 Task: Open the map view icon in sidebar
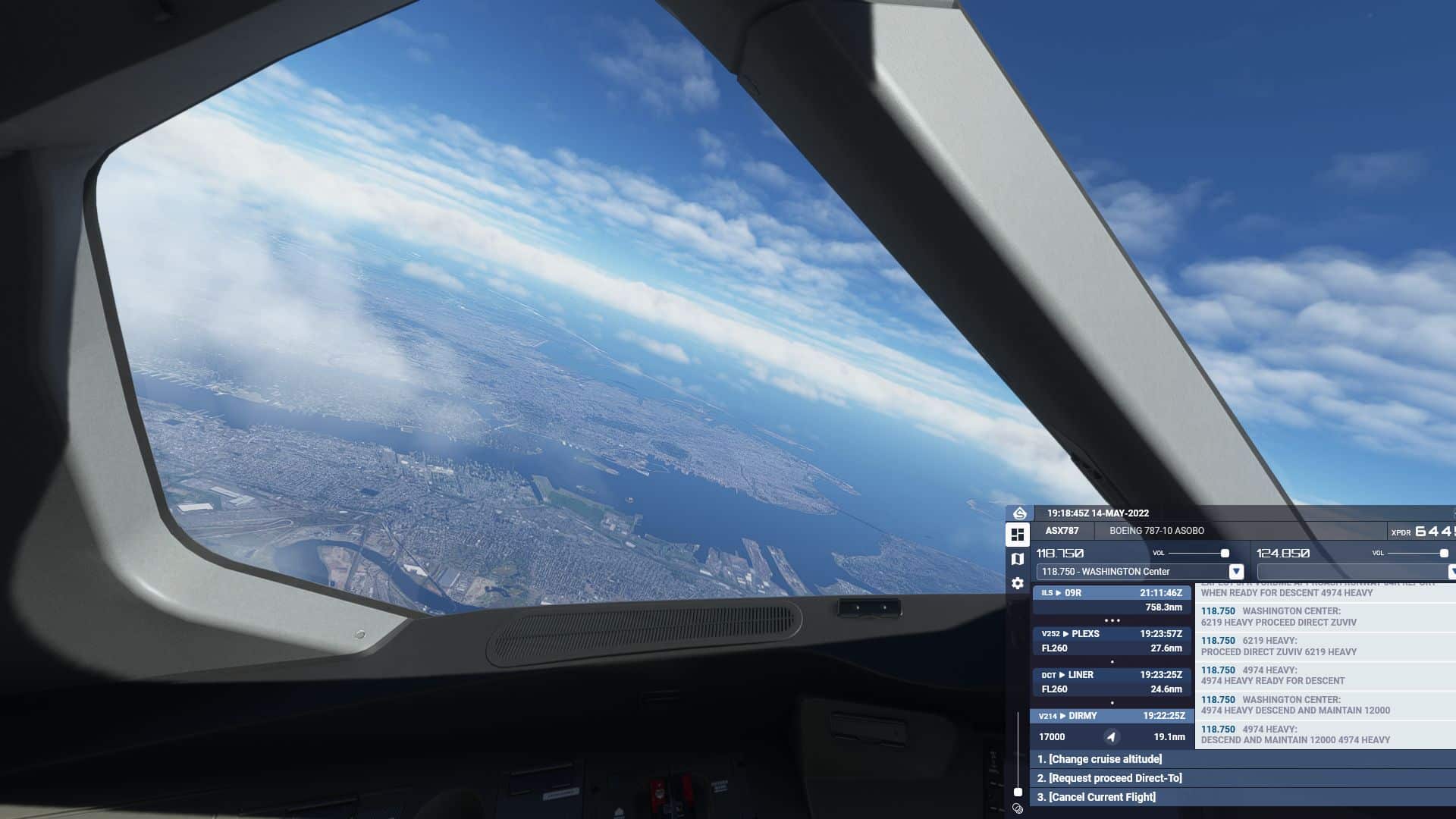(x=1018, y=559)
